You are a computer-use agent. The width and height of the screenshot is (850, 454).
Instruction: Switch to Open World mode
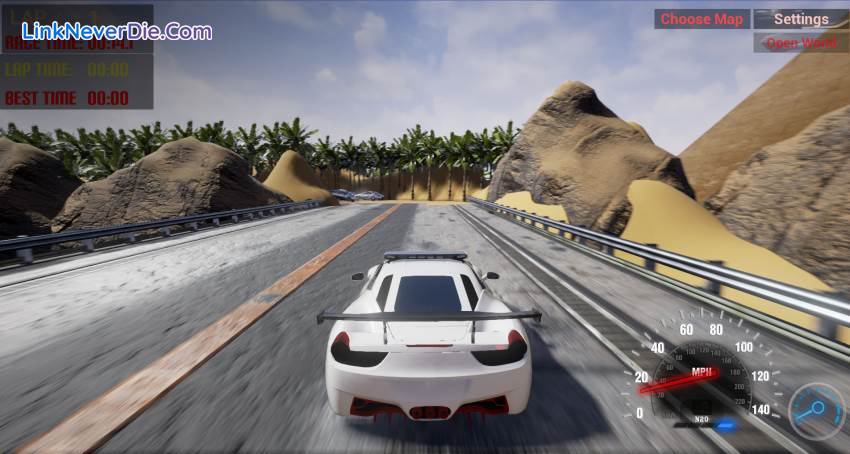pyautogui.click(x=801, y=43)
